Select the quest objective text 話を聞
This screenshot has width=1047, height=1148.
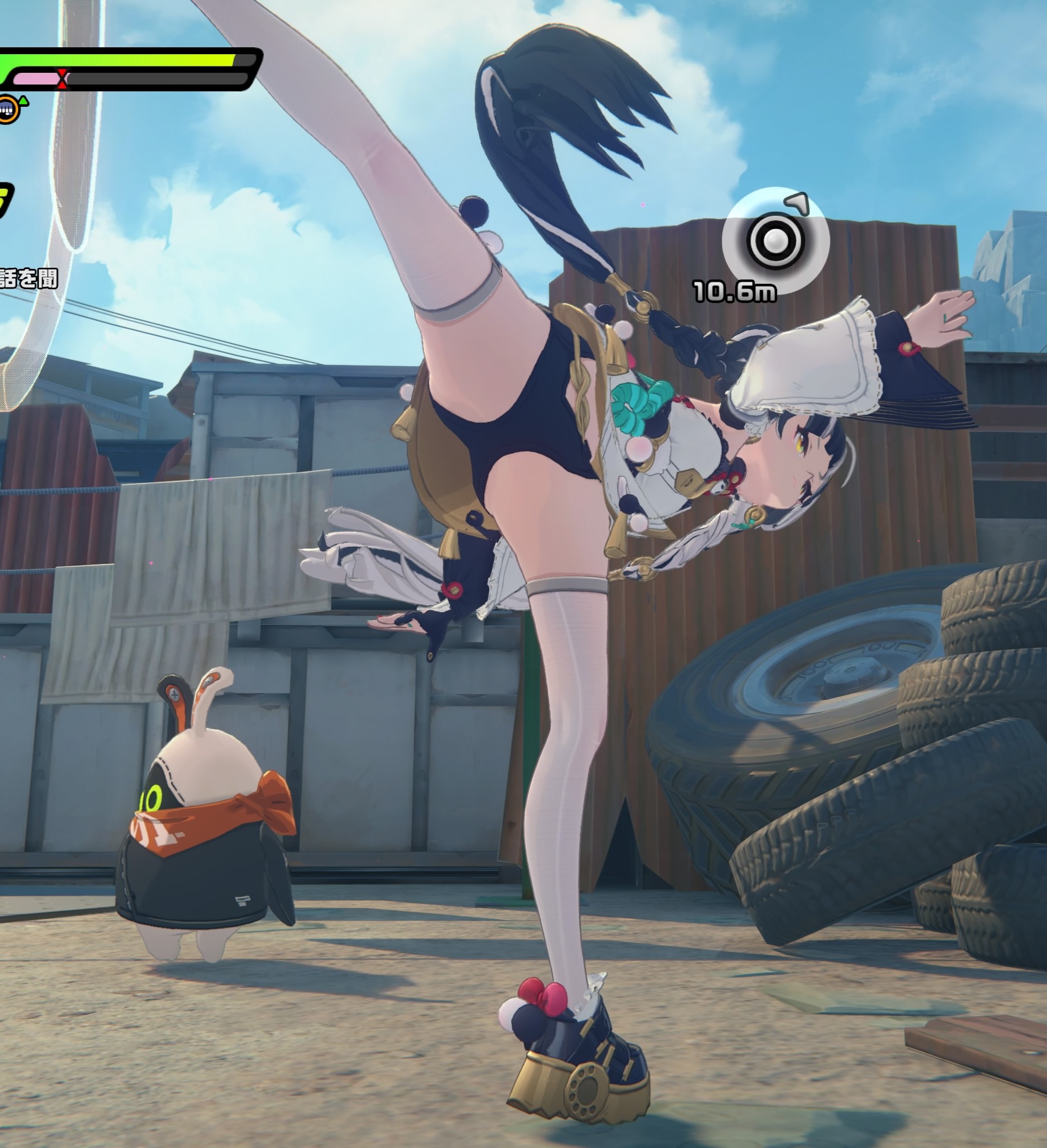tap(29, 279)
